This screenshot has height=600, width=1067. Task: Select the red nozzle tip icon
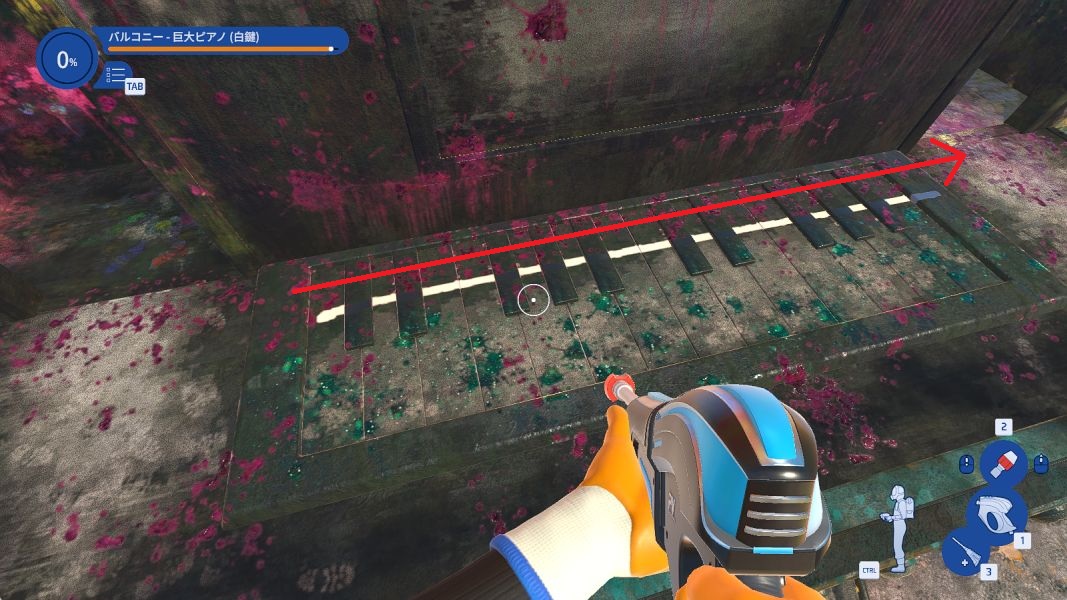coord(1001,462)
